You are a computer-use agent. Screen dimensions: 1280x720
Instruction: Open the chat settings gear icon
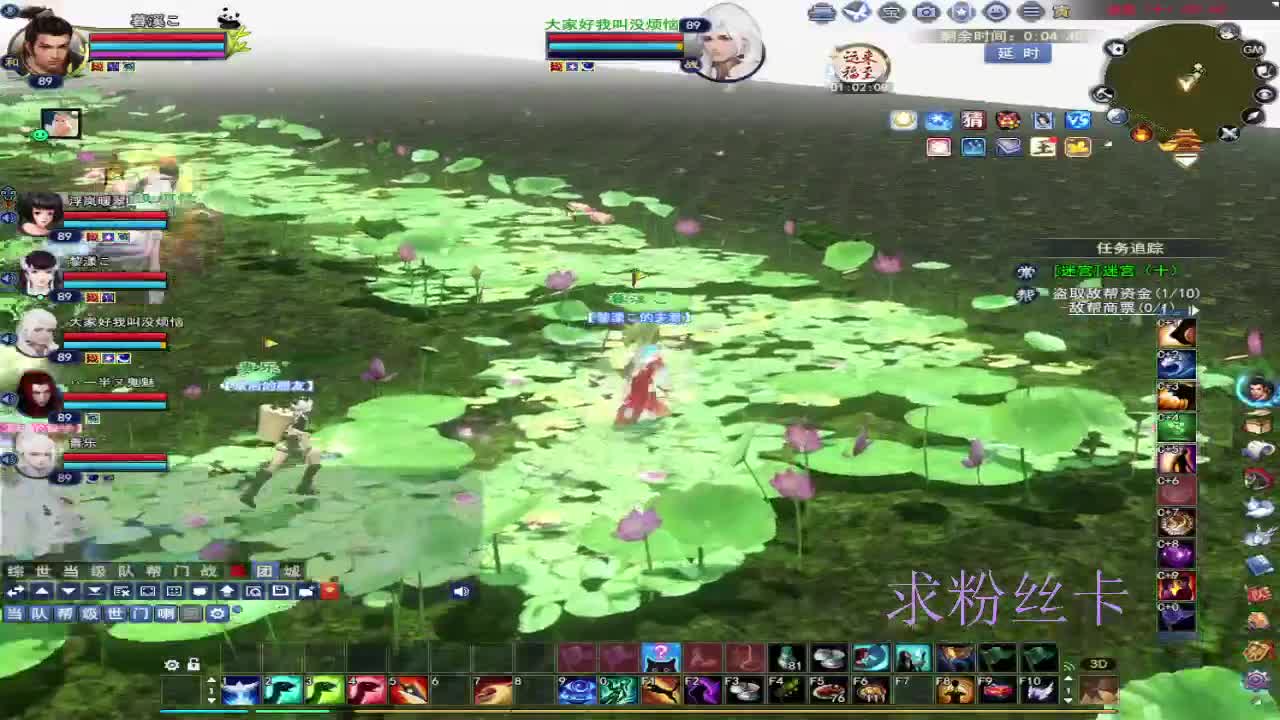(x=217, y=613)
